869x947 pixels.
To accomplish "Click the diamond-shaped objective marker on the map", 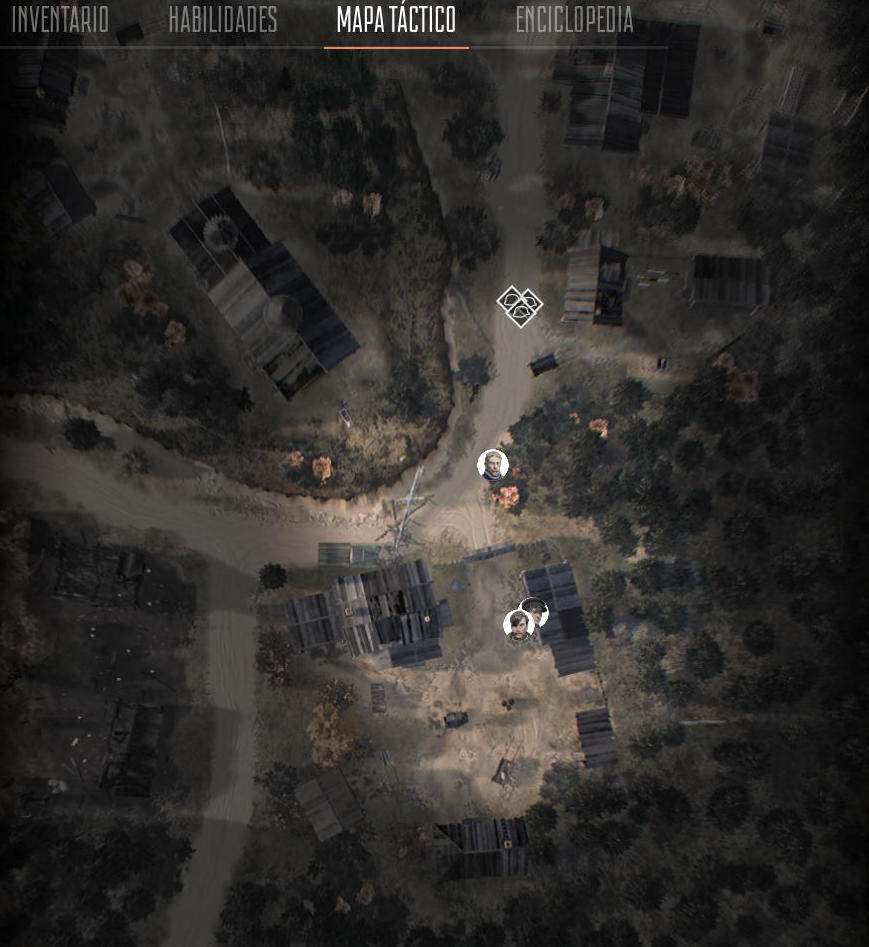I will (520, 306).
